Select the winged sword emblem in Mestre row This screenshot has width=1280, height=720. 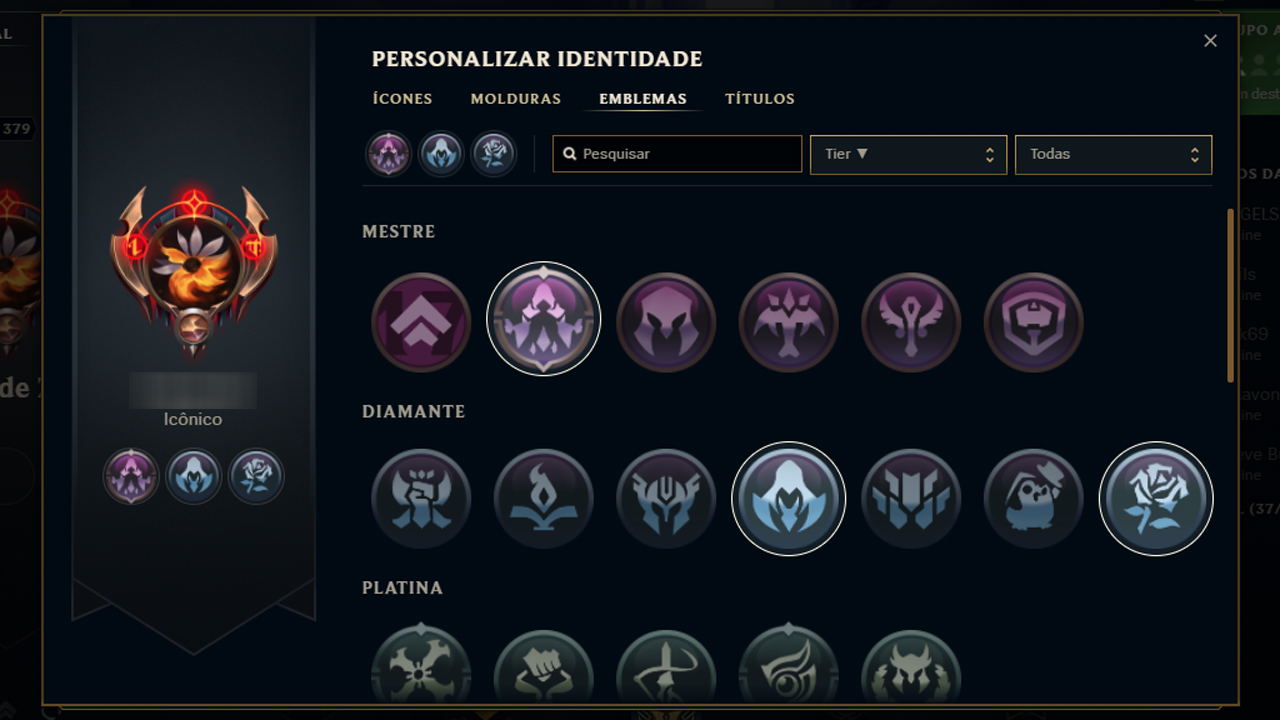(911, 320)
